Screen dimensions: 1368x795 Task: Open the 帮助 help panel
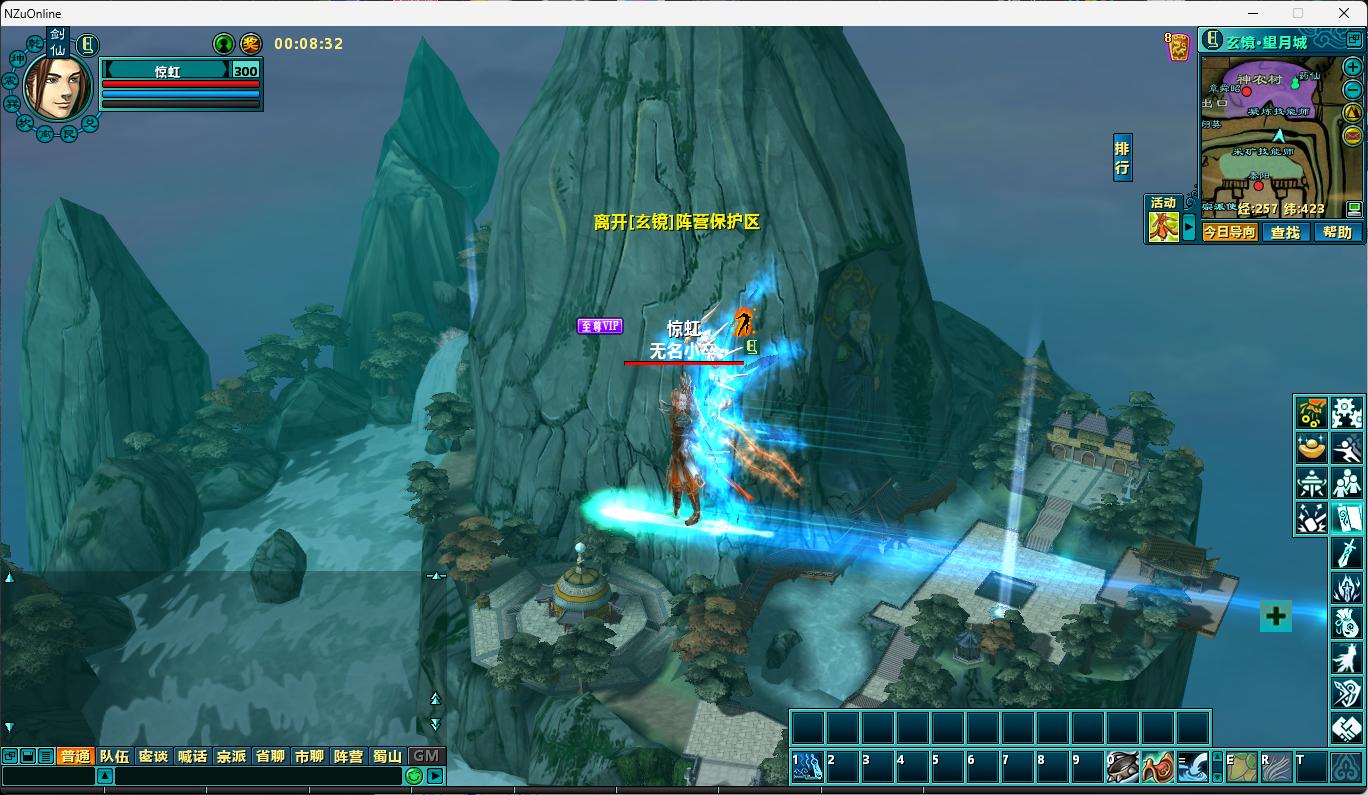point(1337,232)
